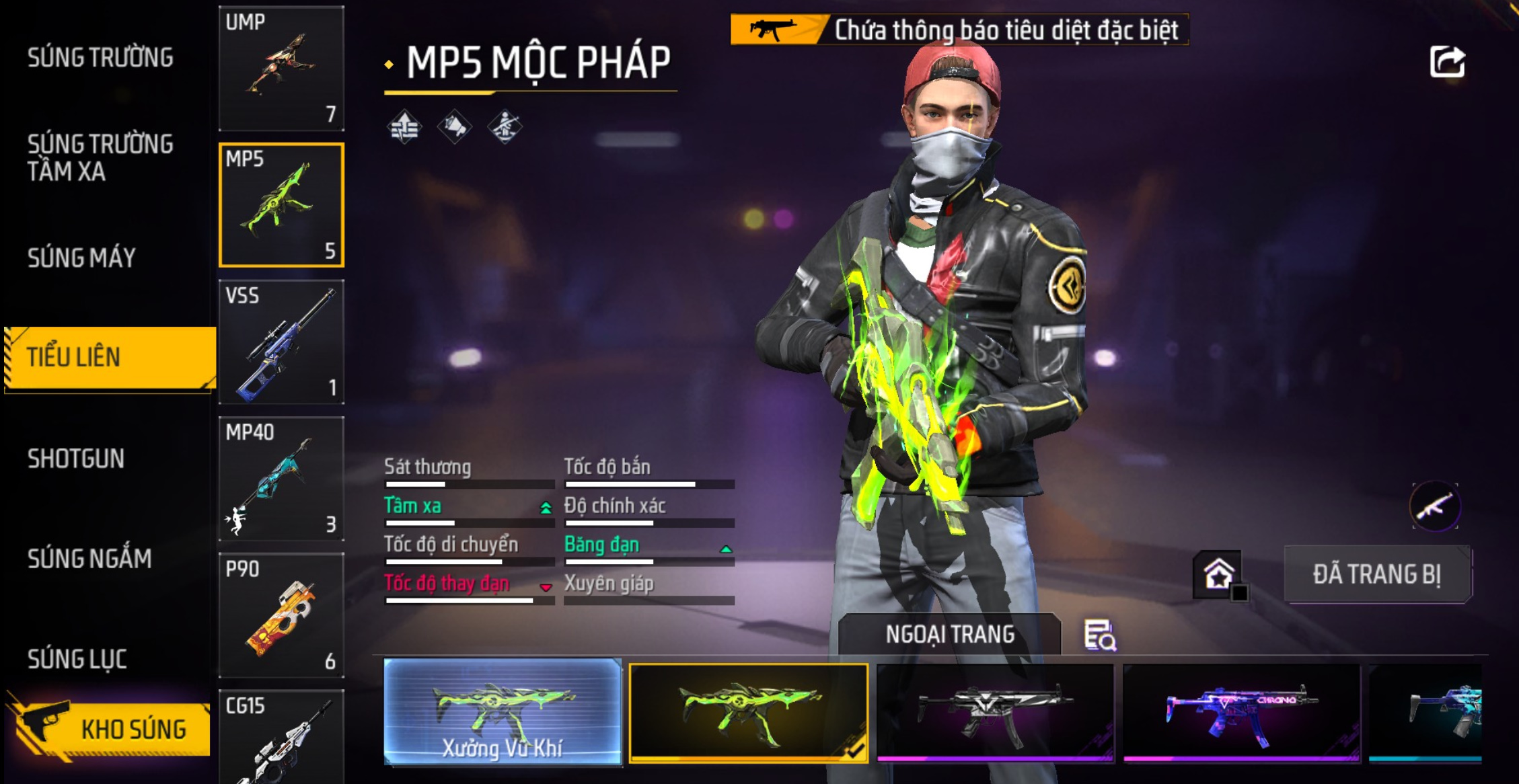Open the Ngoại Trang tab
This screenshot has height=784, width=1519.
(949, 634)
